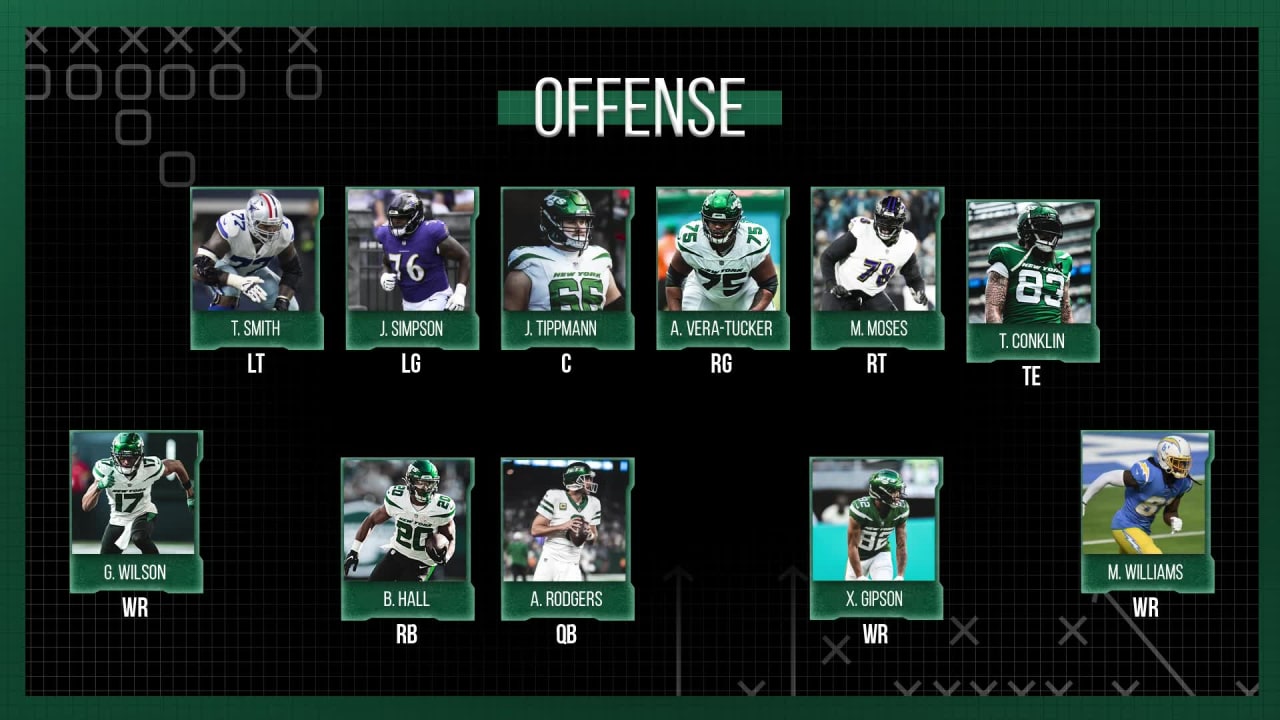
Task: Open the J. Tippmann center card
Action: 567,268
